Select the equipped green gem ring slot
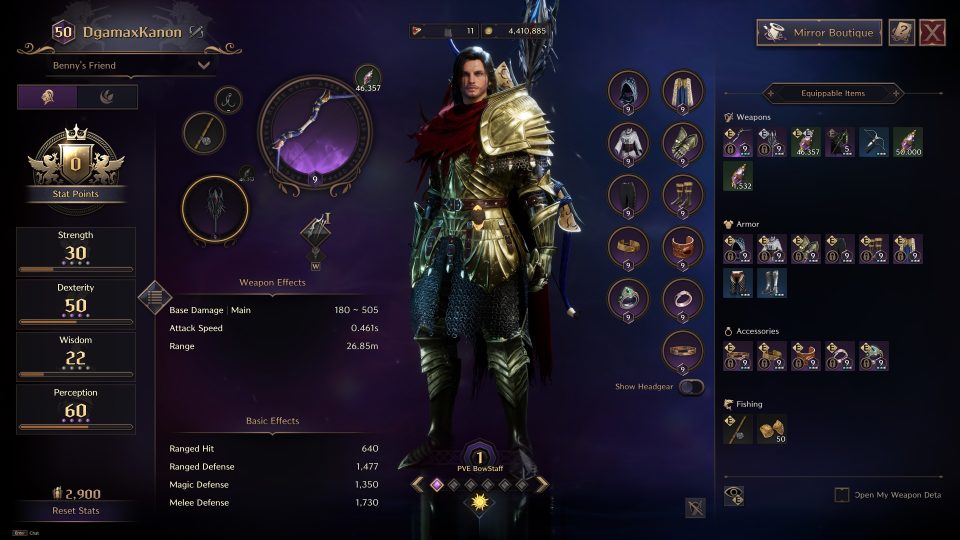Screen dimensions: 960x540 pos(629,299)
